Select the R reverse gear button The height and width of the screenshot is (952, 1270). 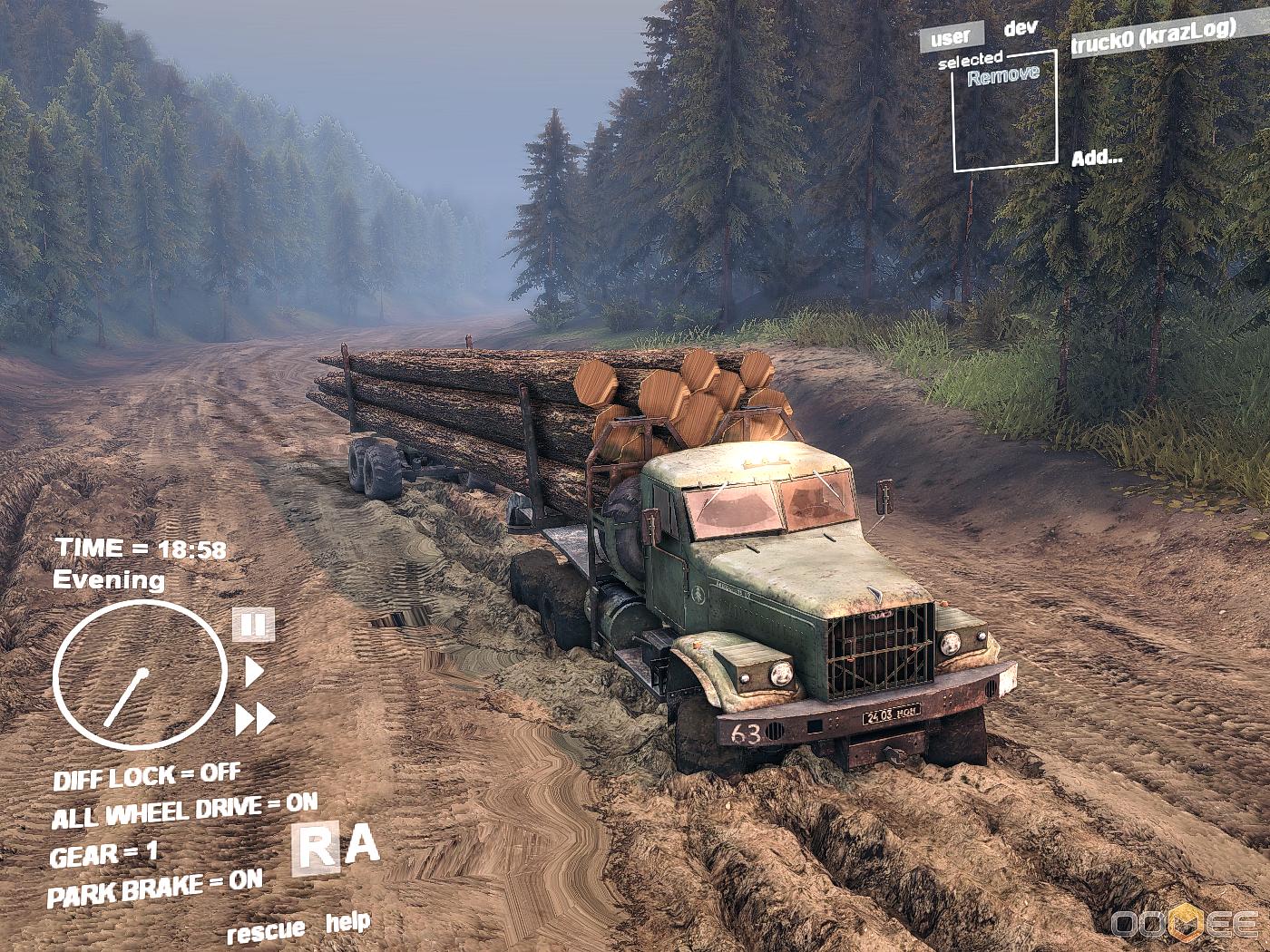(316, 850)
